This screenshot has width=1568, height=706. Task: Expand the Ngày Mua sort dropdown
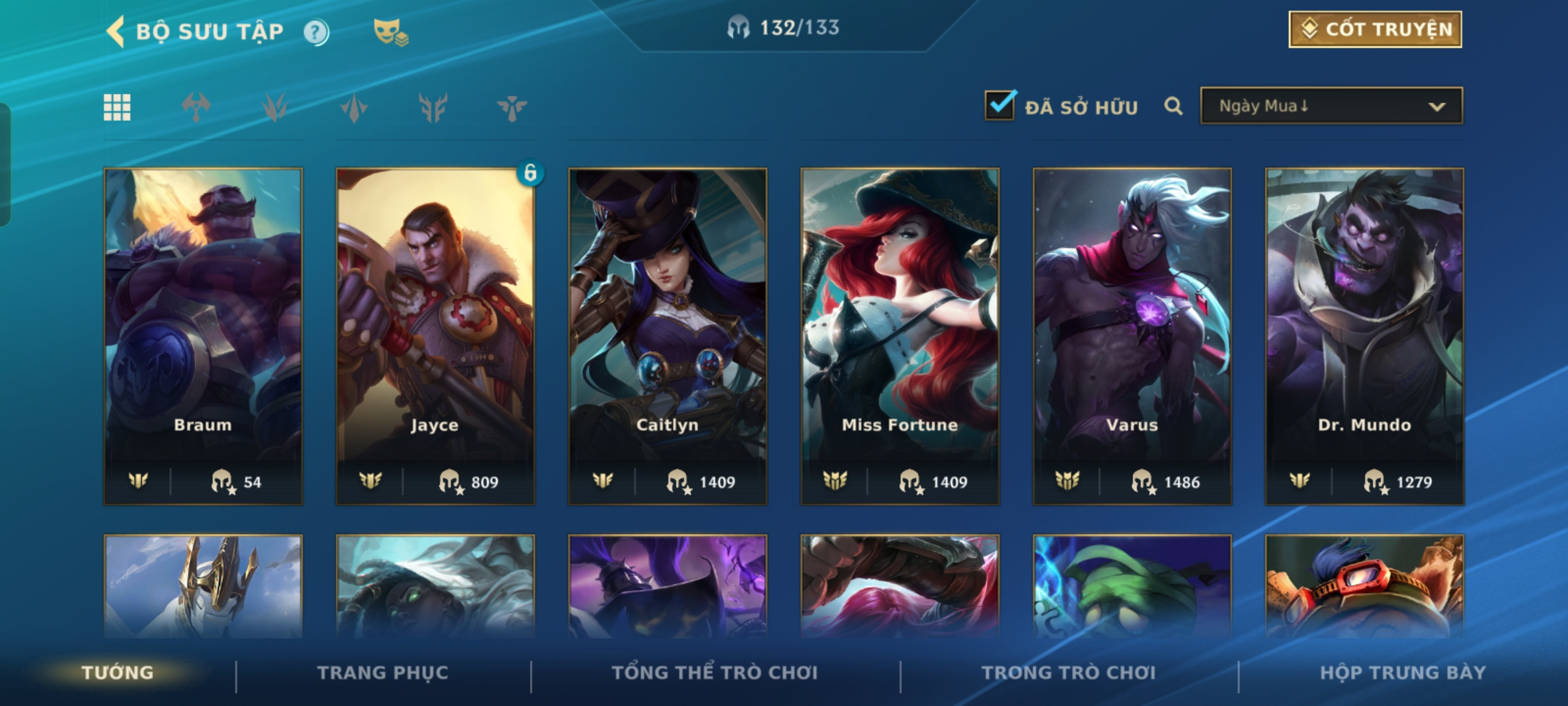(1331, 106)
